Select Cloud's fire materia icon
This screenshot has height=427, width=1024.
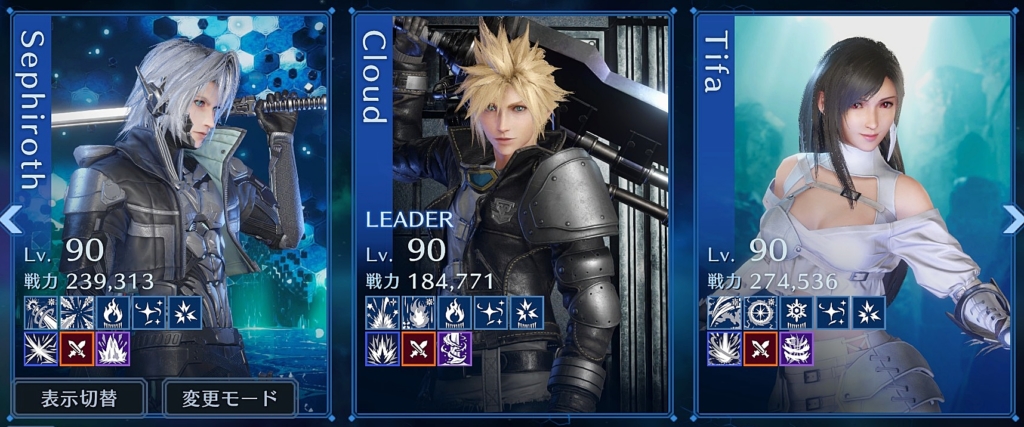pos(455,312)
